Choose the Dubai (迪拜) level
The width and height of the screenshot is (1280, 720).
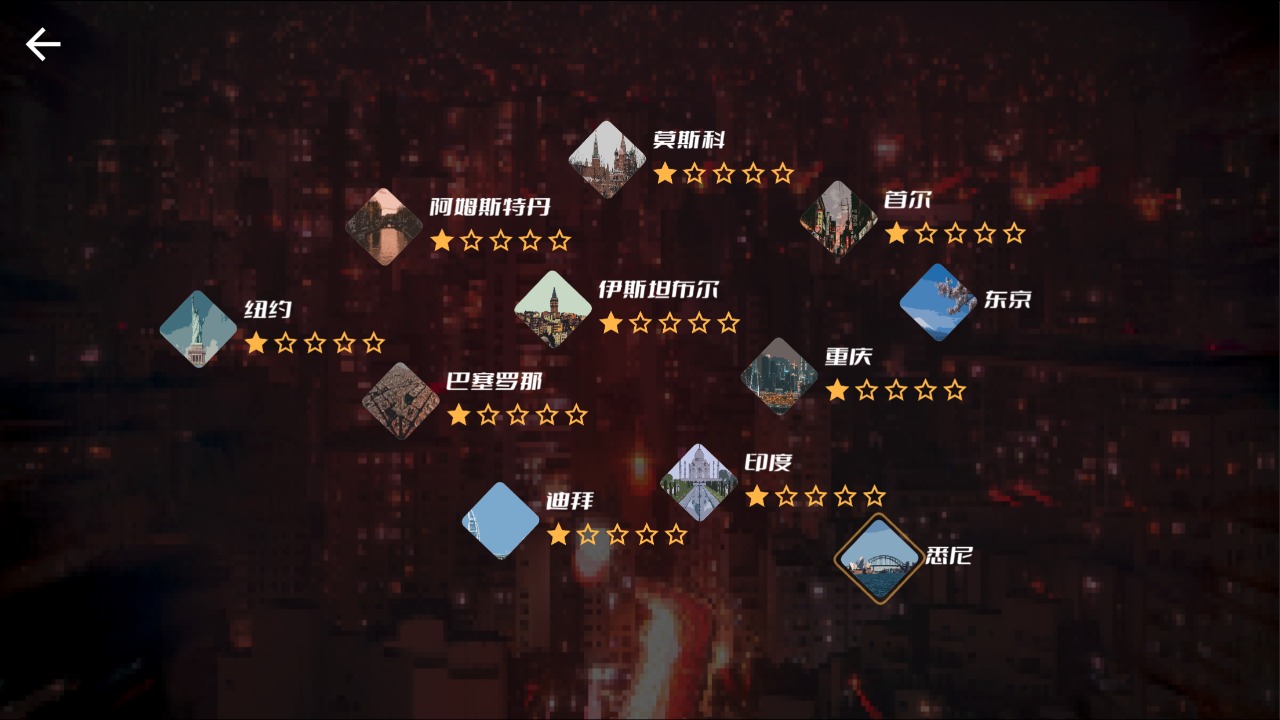pyautogui.click(x=501, y=520)
